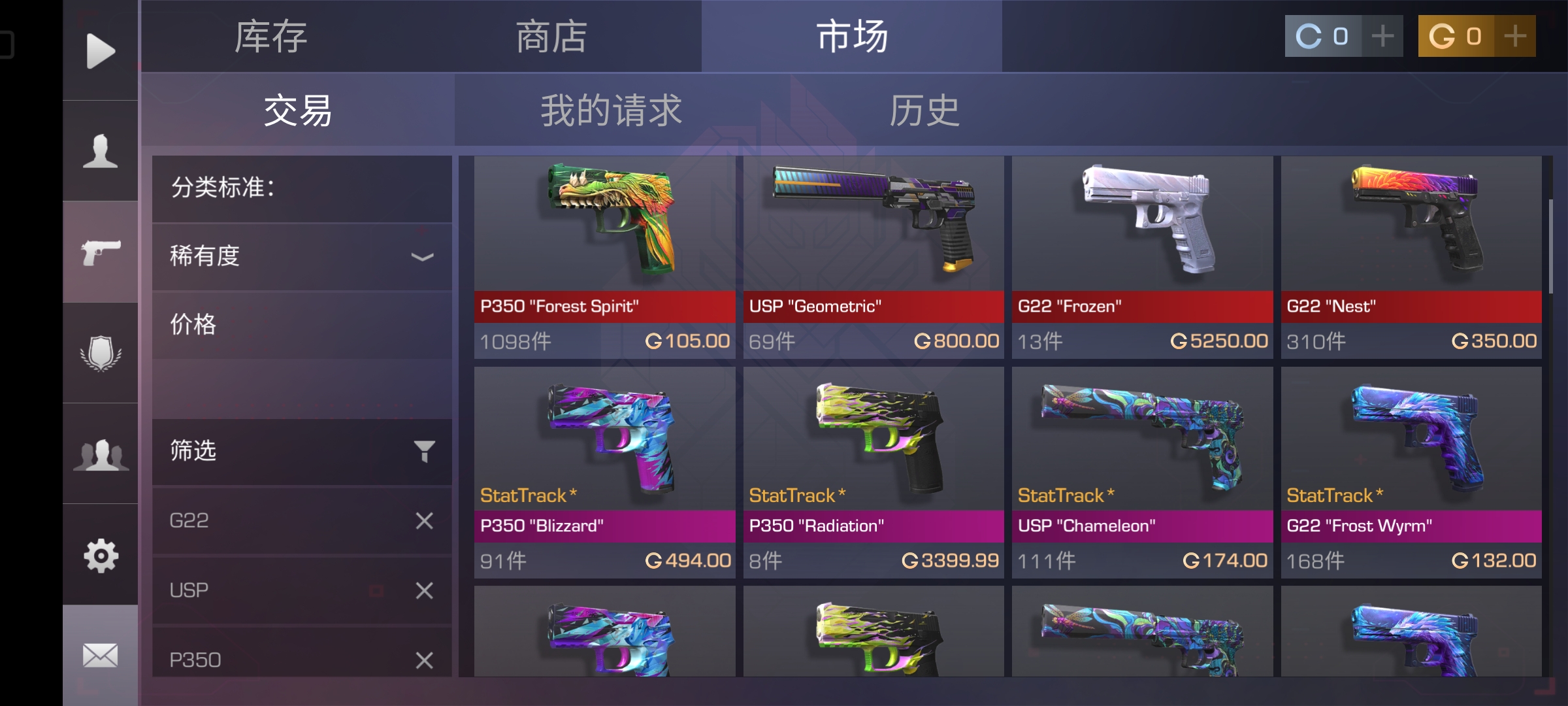
Task: Click the filter funnel icon next to 筛选
Action: click(425, 450)
